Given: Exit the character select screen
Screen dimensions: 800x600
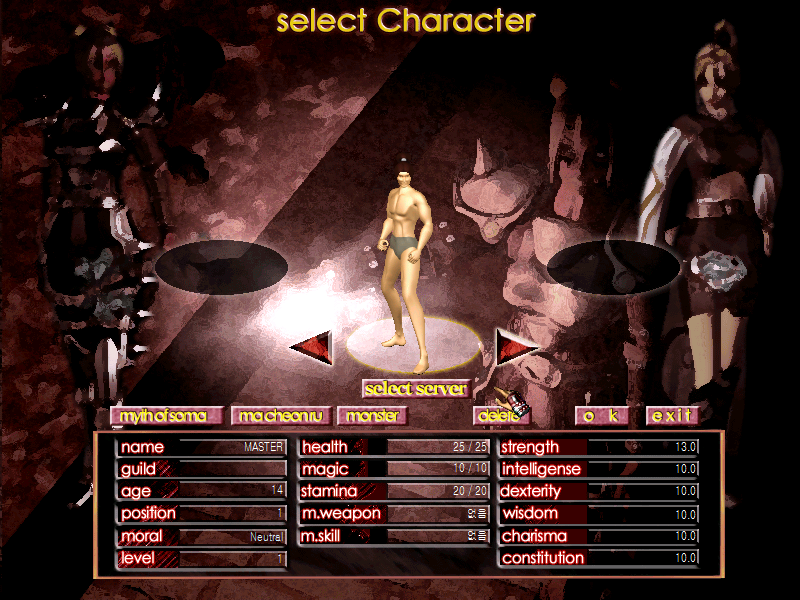Looking at the screenshot, I should 671,415.
